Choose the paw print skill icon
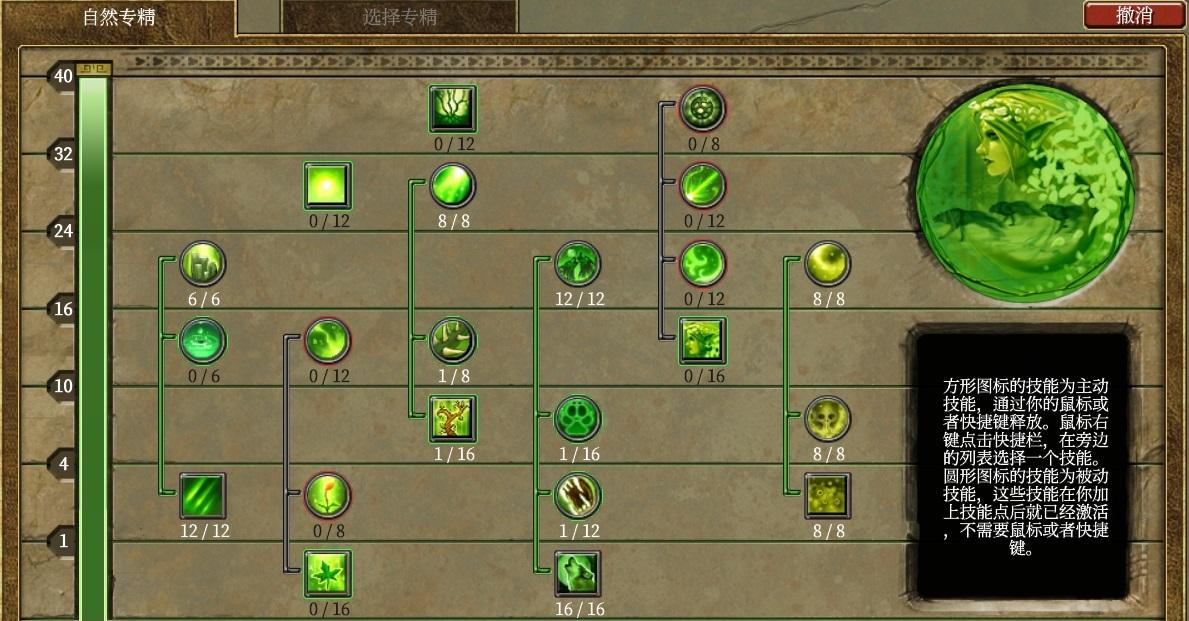The height and width of the screenshot is (621, 1189). pyautogui.click(x=577, y=418)
